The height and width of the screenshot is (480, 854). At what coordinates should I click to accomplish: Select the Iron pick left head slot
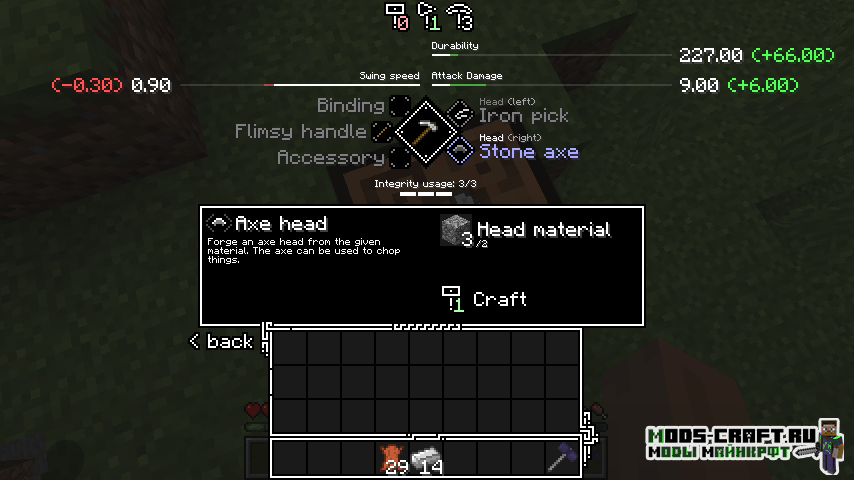[x=459, y=113]
